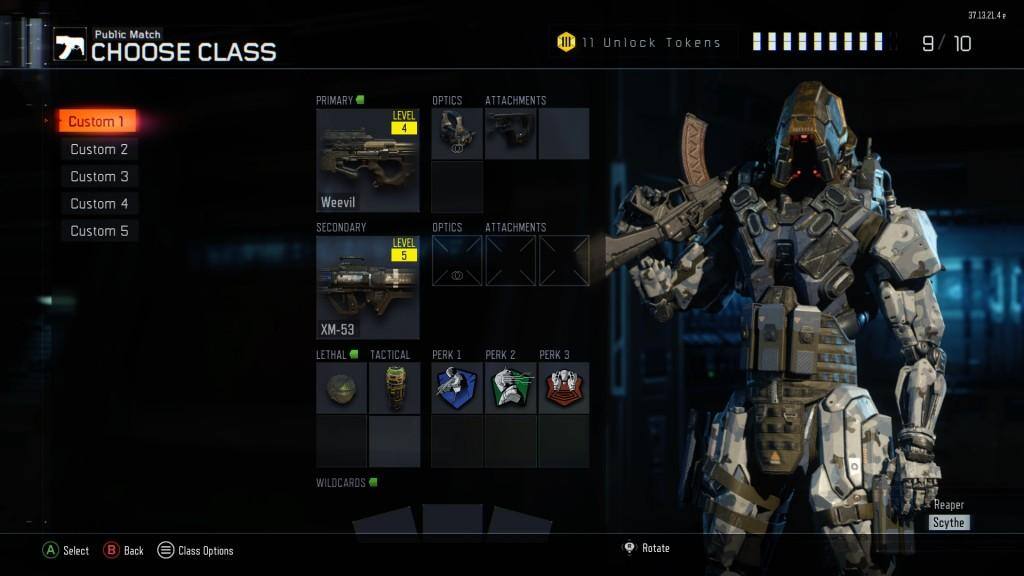The image size is (1024, 576).
Task: Choose the tactical equipment slot
Action: coord(394,388)
